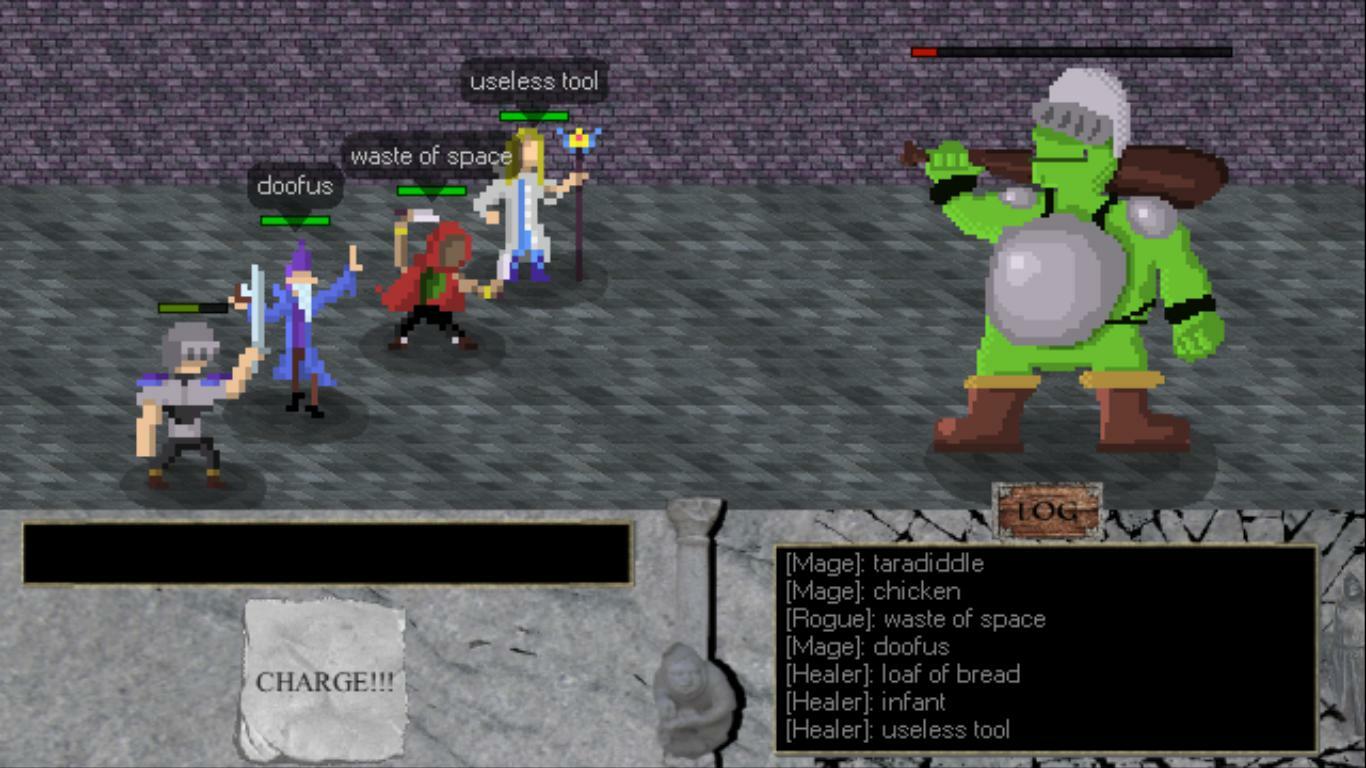This screenshot has width=1366, height=768.
Task: Toggle the useless tool nameplate
Action: click(533, 82)
